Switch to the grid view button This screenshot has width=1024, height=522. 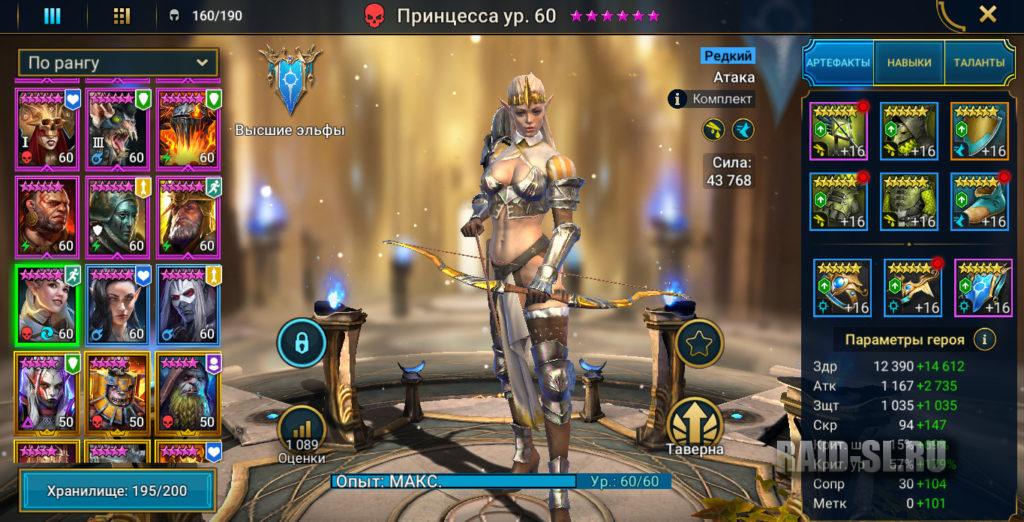tap(122, 15)
